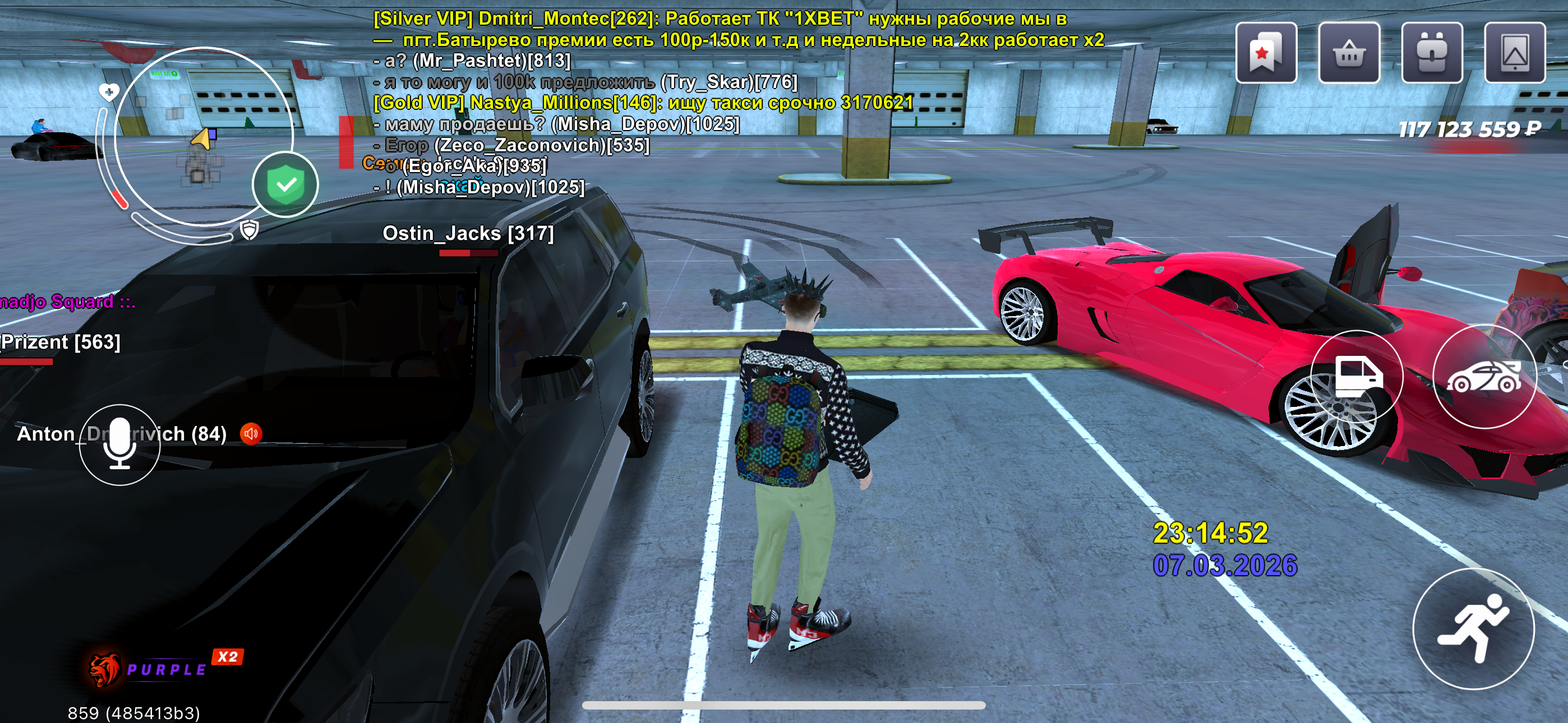The height and width of the screenshot is (723, 1568).
Task: Open the bookmark star menu
Action: (x=1266, y=53)
